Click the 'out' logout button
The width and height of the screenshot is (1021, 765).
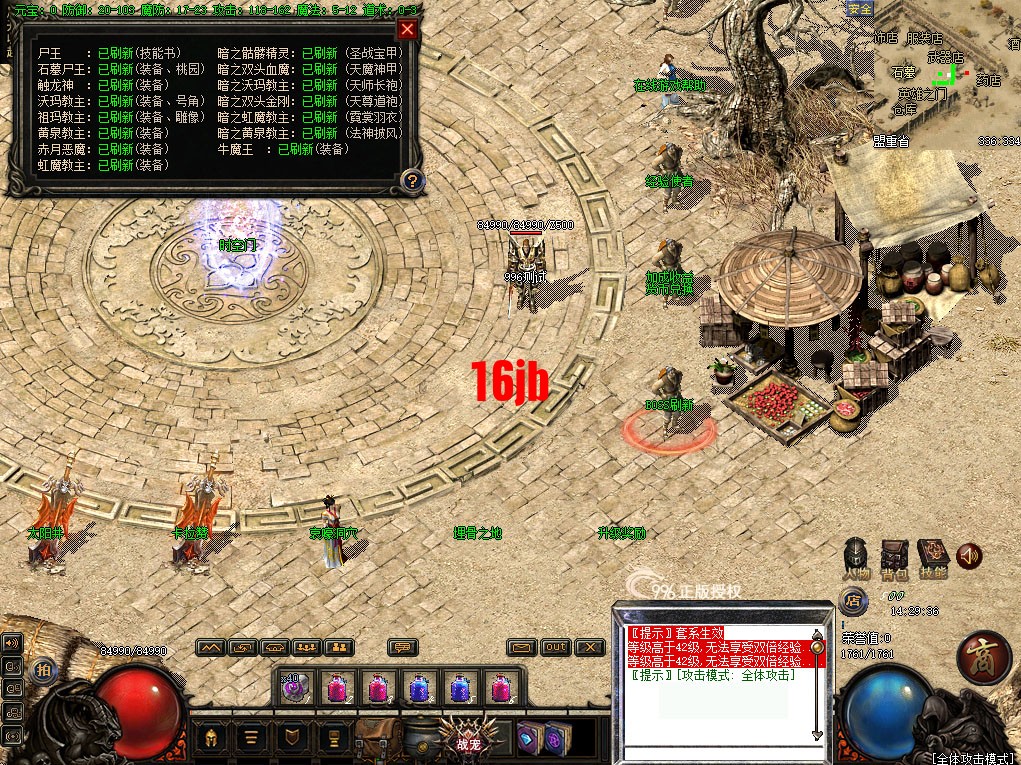pos(556,647)
